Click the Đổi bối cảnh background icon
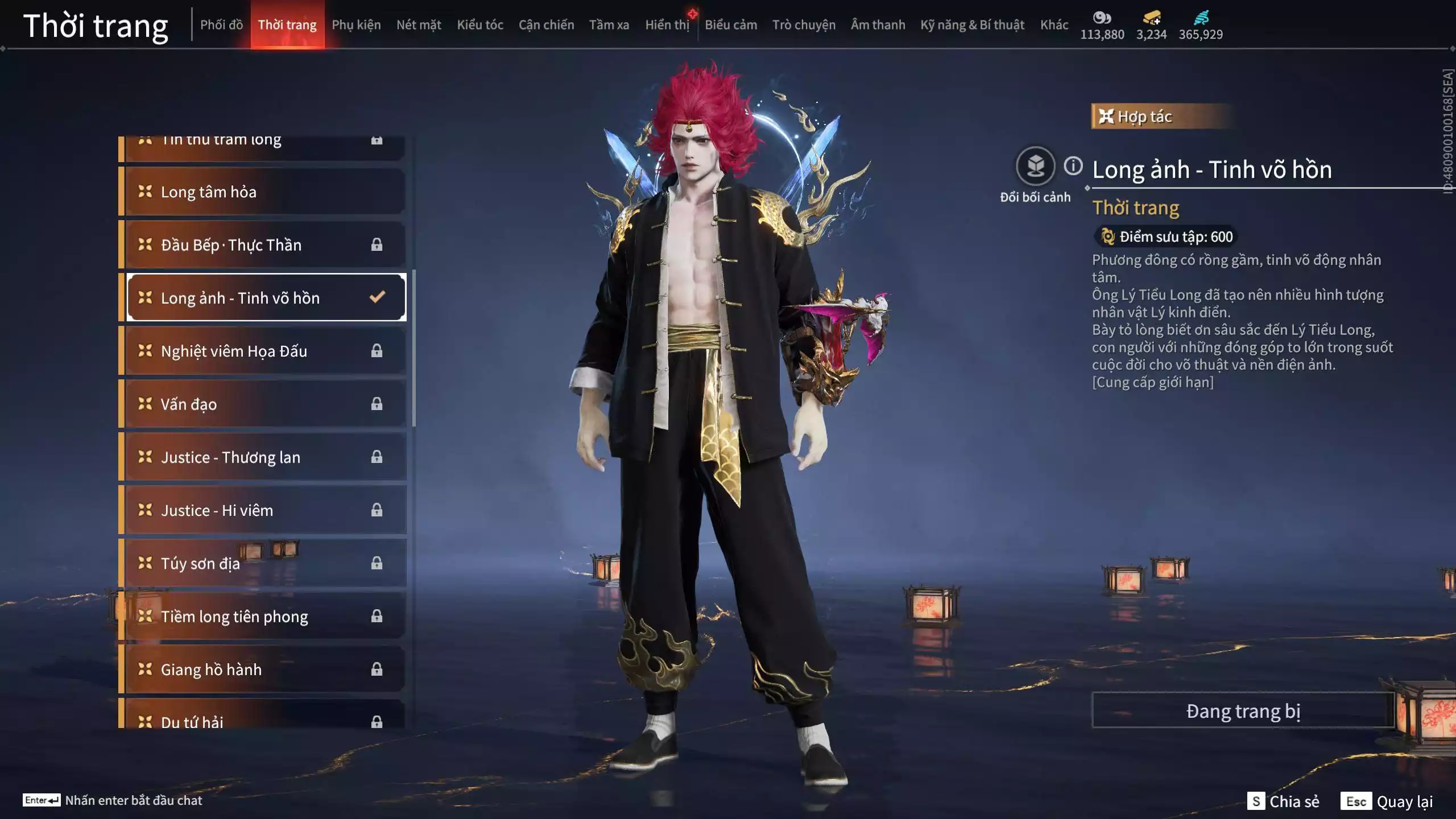This screenshot has width=1456, height=819. pos(1035,167)
